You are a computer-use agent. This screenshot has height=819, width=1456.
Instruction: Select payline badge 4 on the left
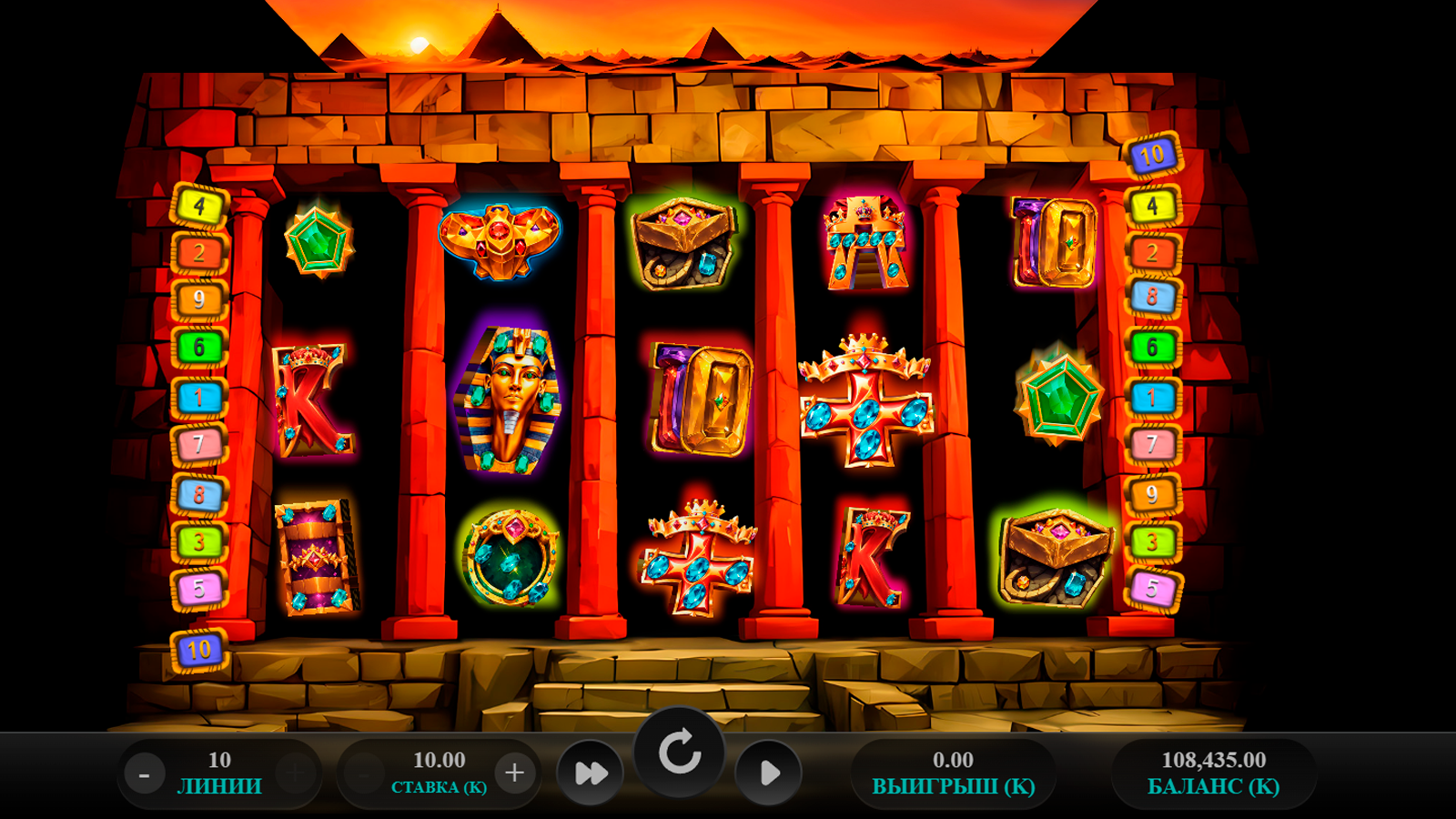198,205
